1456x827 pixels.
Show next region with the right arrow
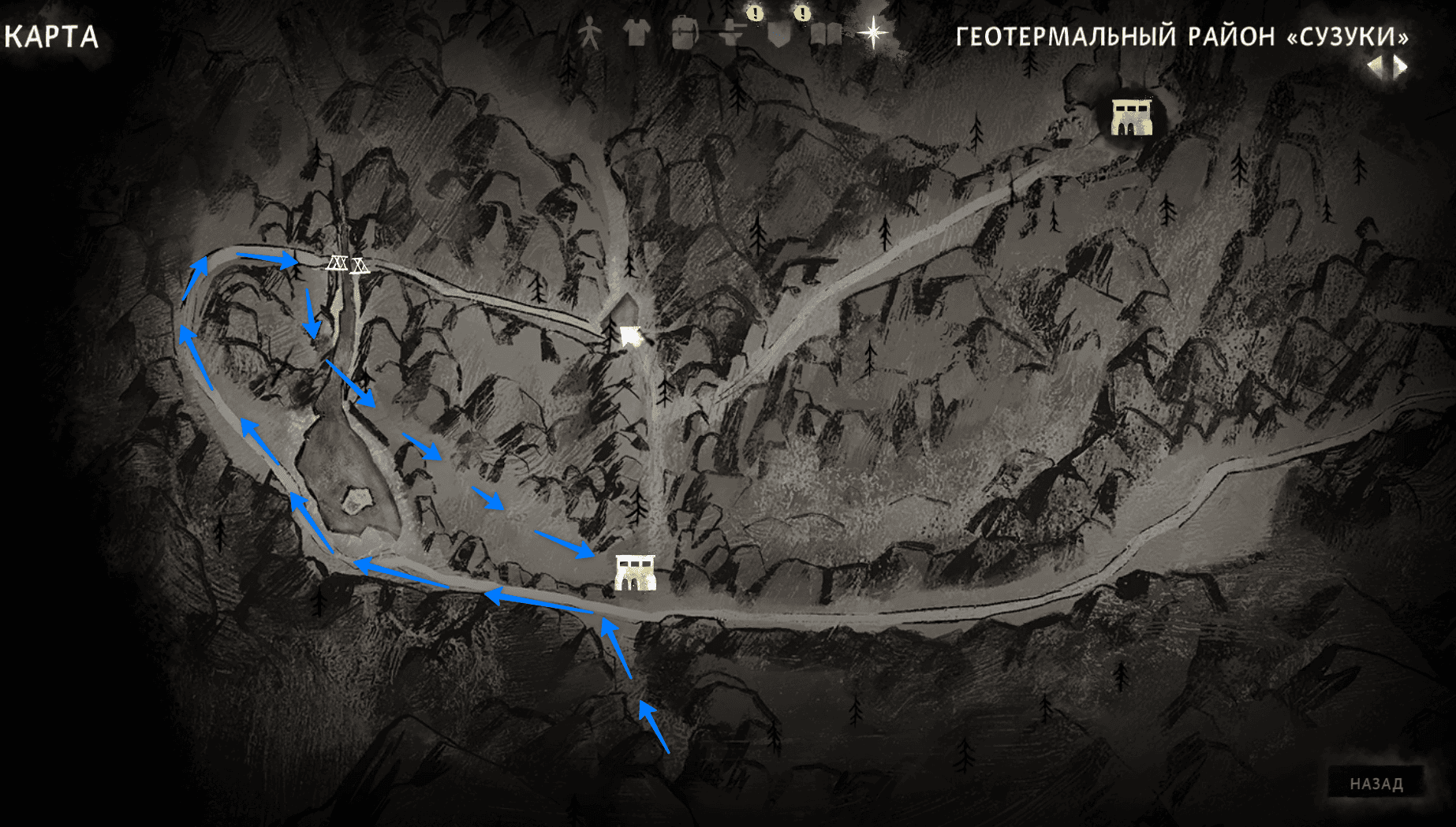[x=1401, y=67]
